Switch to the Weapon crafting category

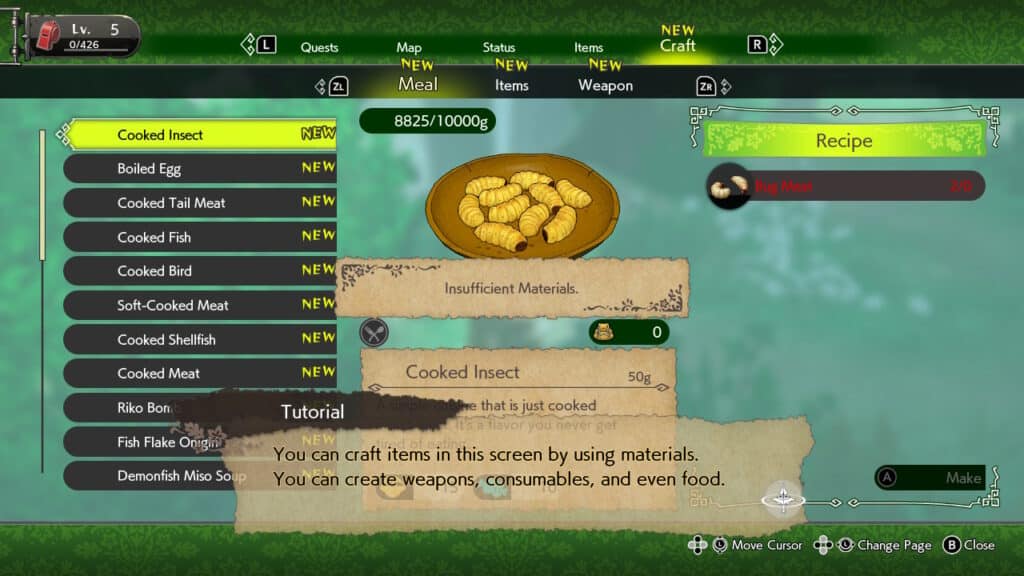point(605,85)
